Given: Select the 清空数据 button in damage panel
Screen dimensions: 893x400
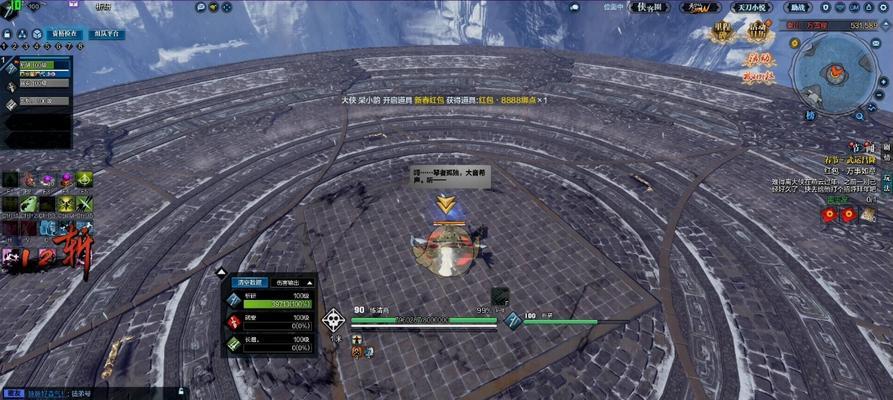Looking at the screenshot, I should 250,282.
